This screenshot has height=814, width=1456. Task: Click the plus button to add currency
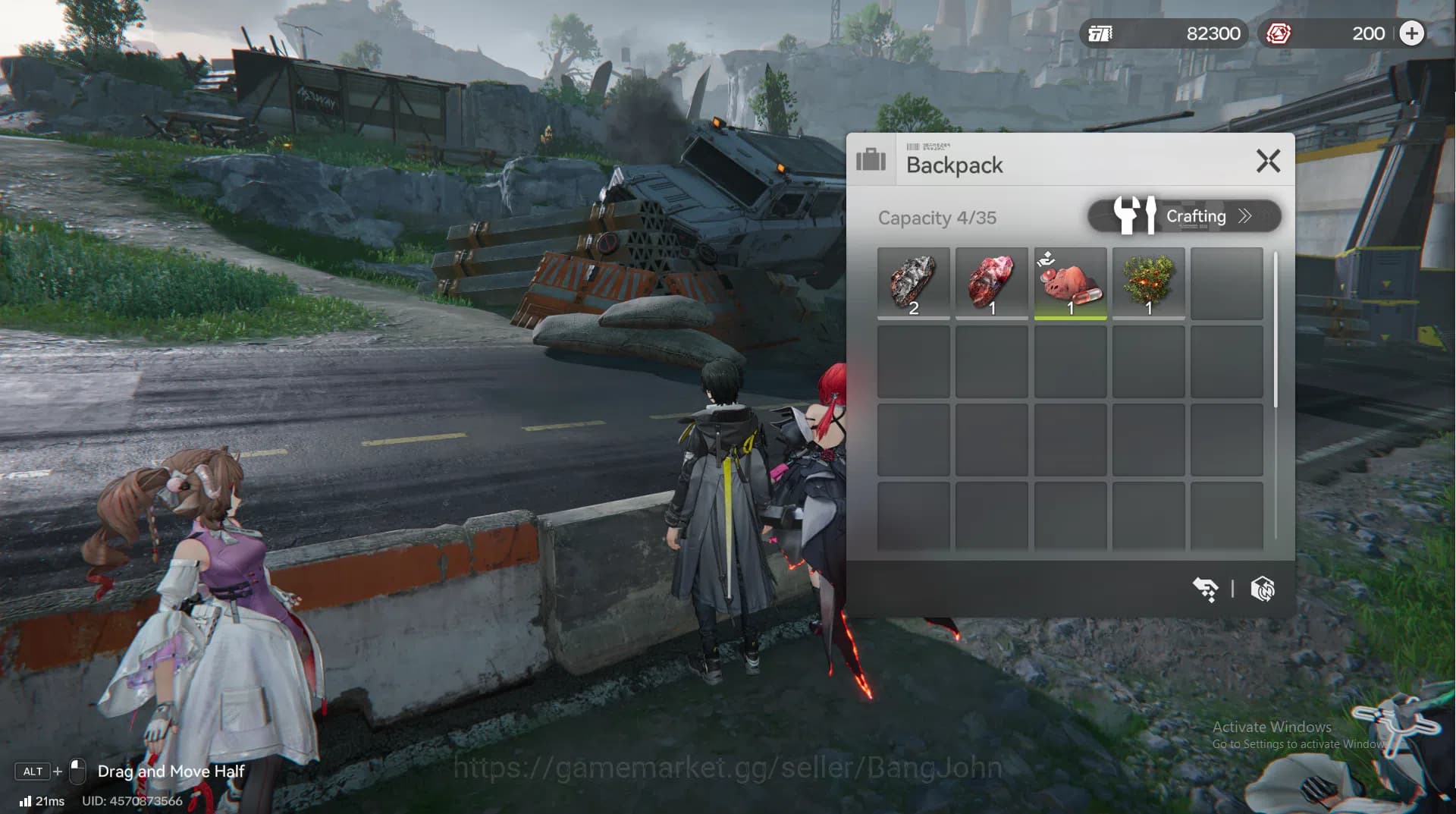click(1411, 33)
